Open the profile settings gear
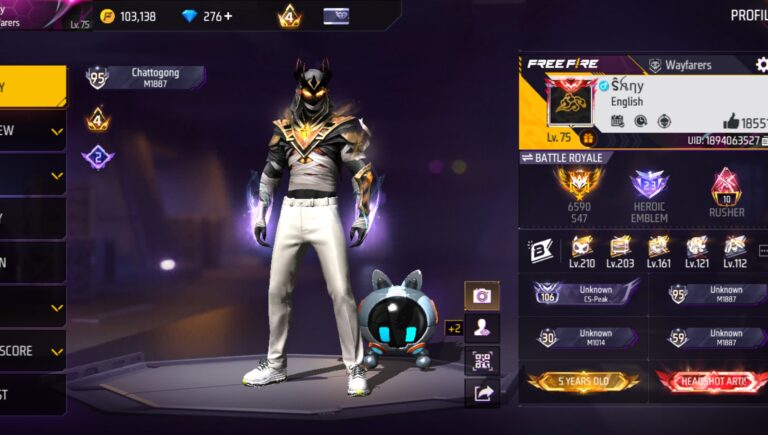 (762, 65)
